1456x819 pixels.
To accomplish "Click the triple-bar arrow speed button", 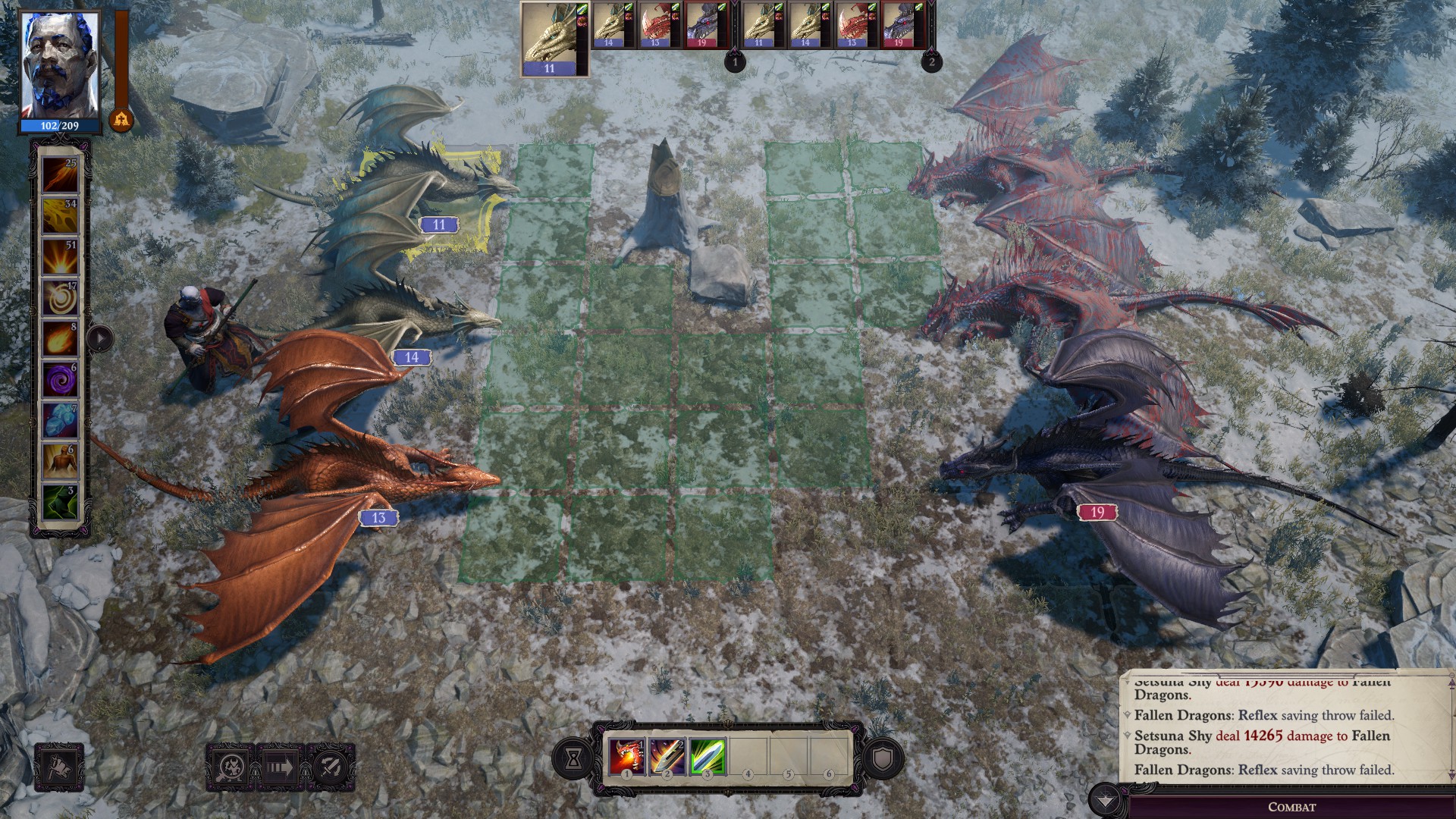I will (280, 767).
